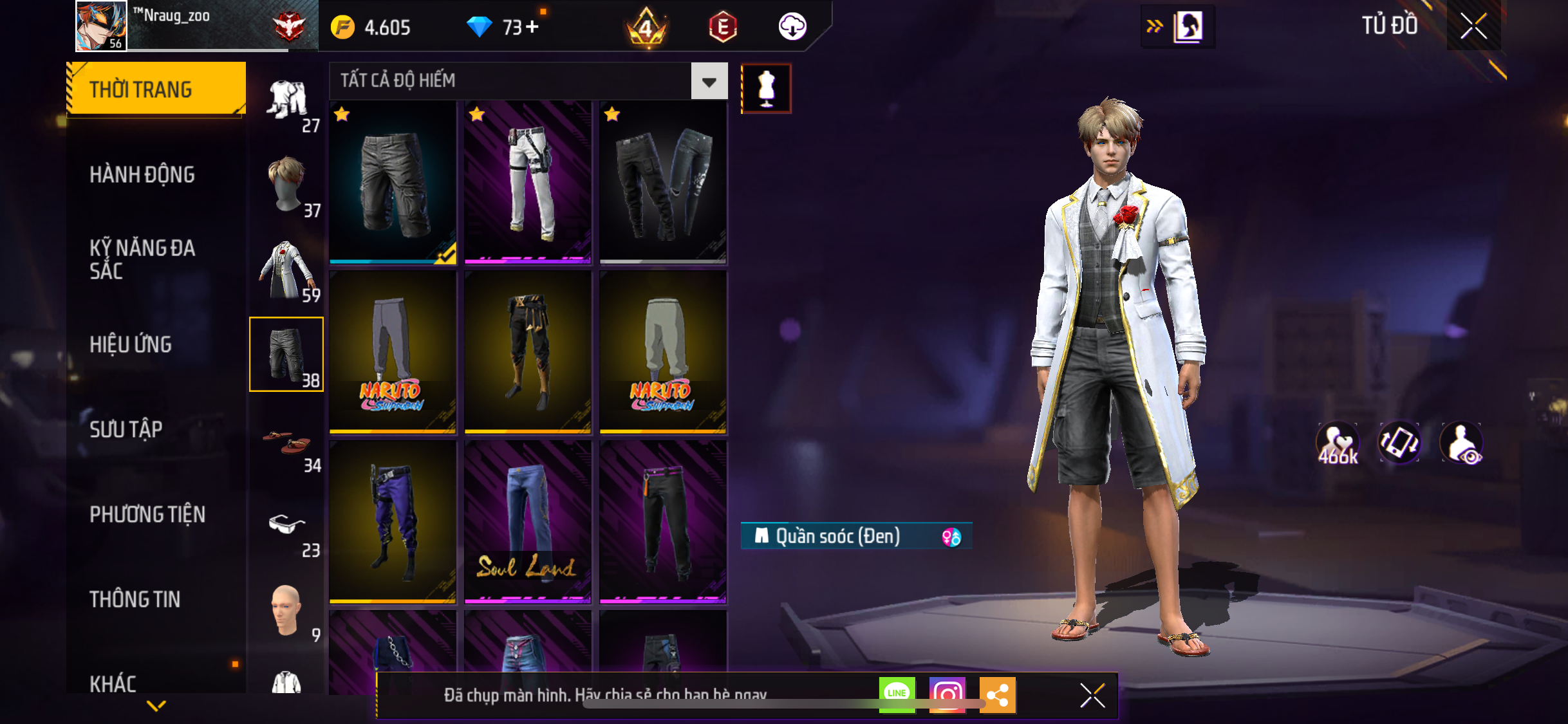Select the sunglasses accessory category
This screenshot has width=1568, height=724.
[x=287, y=525]
